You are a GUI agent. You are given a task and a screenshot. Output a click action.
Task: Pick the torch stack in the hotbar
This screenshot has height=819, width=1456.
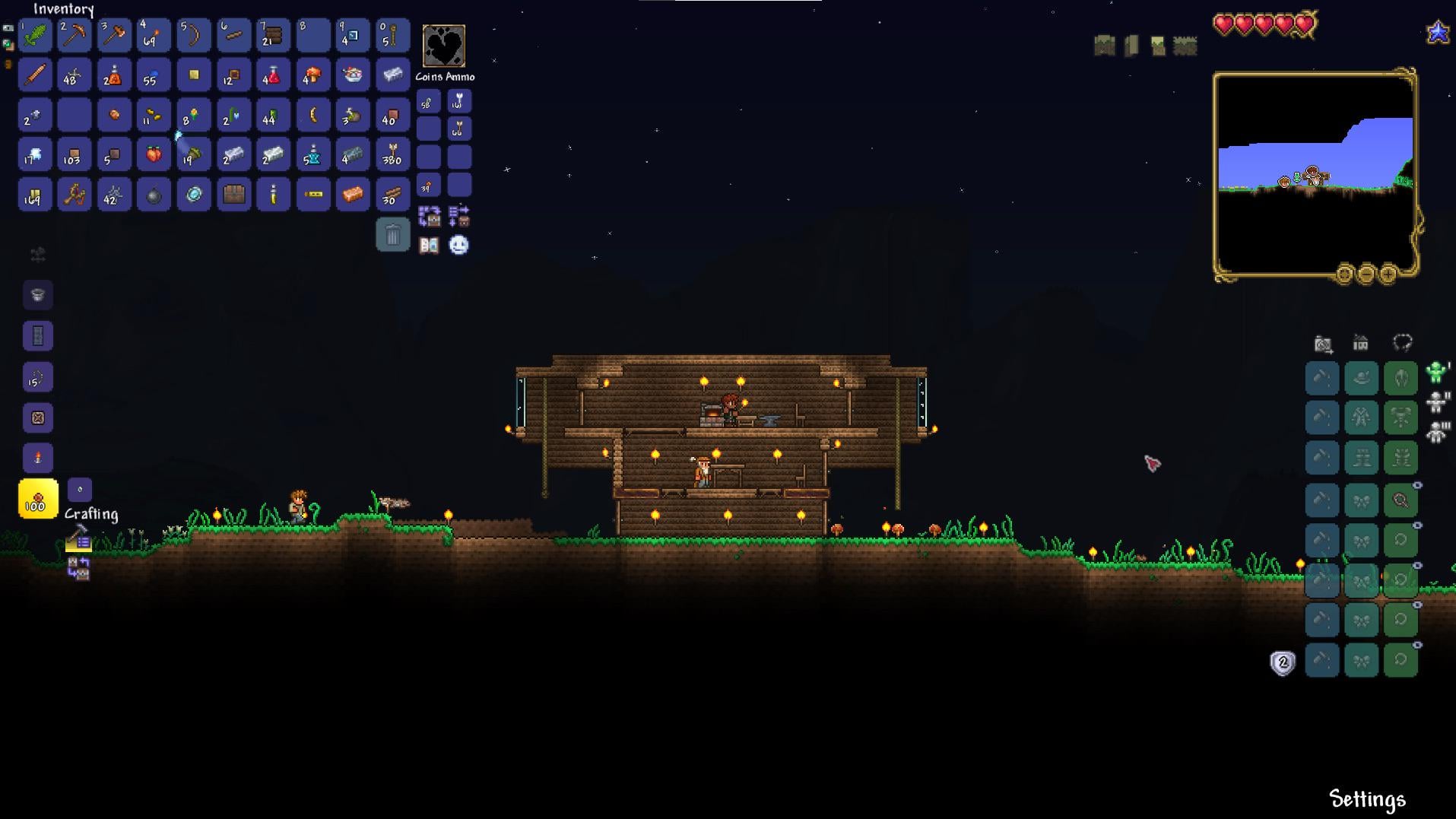pos(154,36)
